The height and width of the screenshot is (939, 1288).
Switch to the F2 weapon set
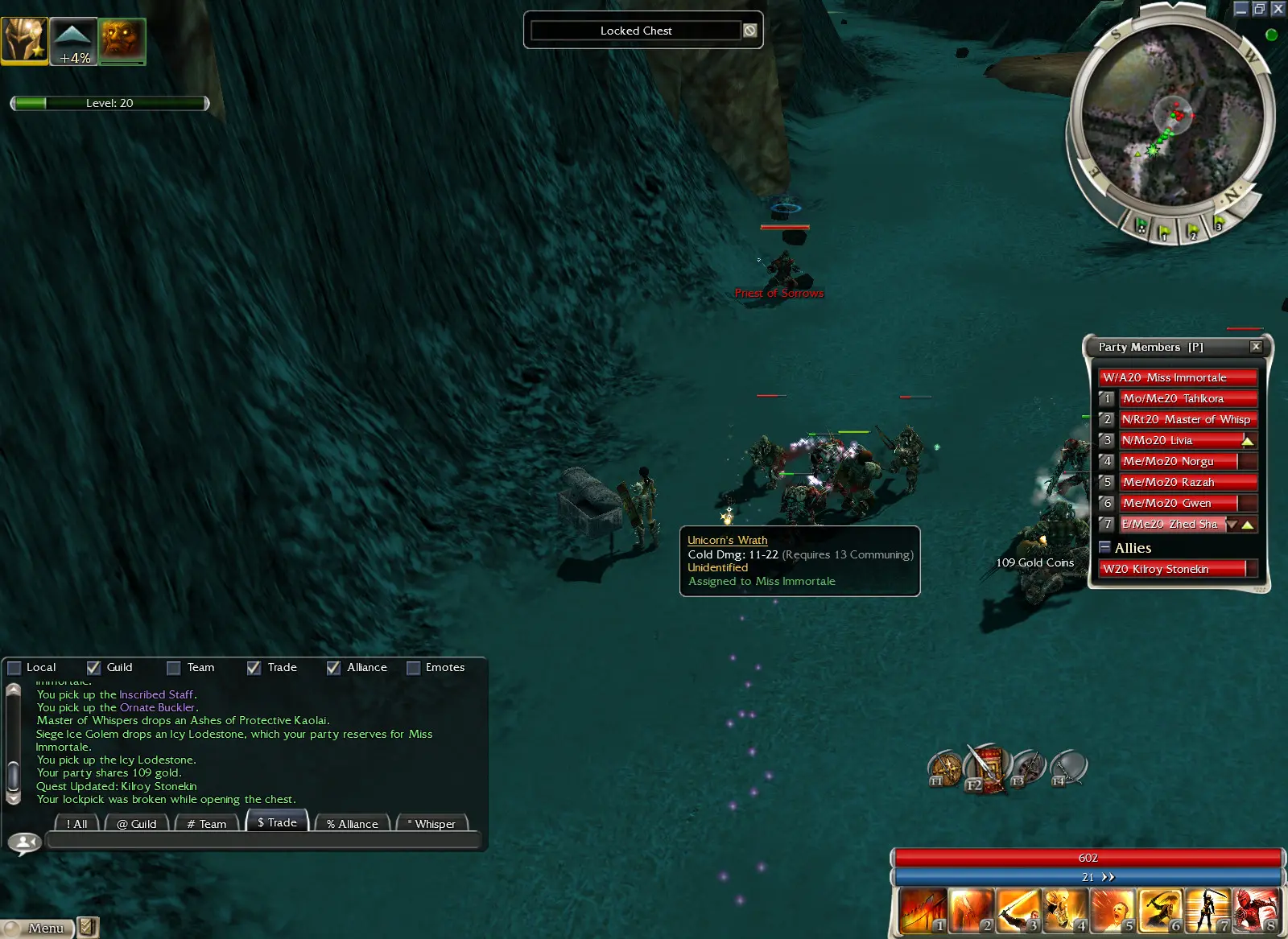(987, 768)
